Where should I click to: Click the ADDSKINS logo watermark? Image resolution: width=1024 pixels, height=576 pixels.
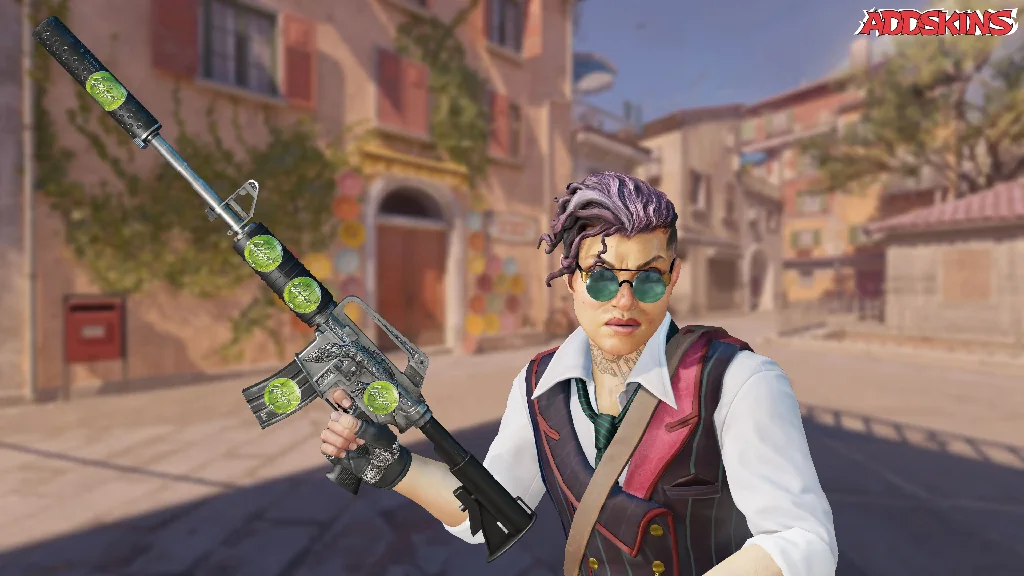pyautogui.click(x=936, y=22)
